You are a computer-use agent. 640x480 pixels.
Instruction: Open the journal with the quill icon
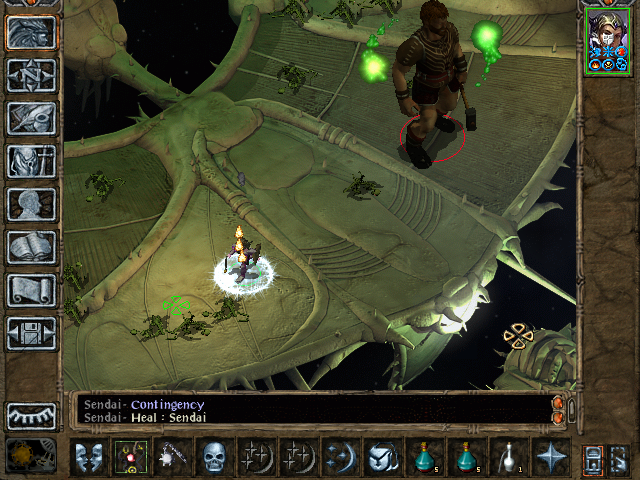tap(32, 118)
